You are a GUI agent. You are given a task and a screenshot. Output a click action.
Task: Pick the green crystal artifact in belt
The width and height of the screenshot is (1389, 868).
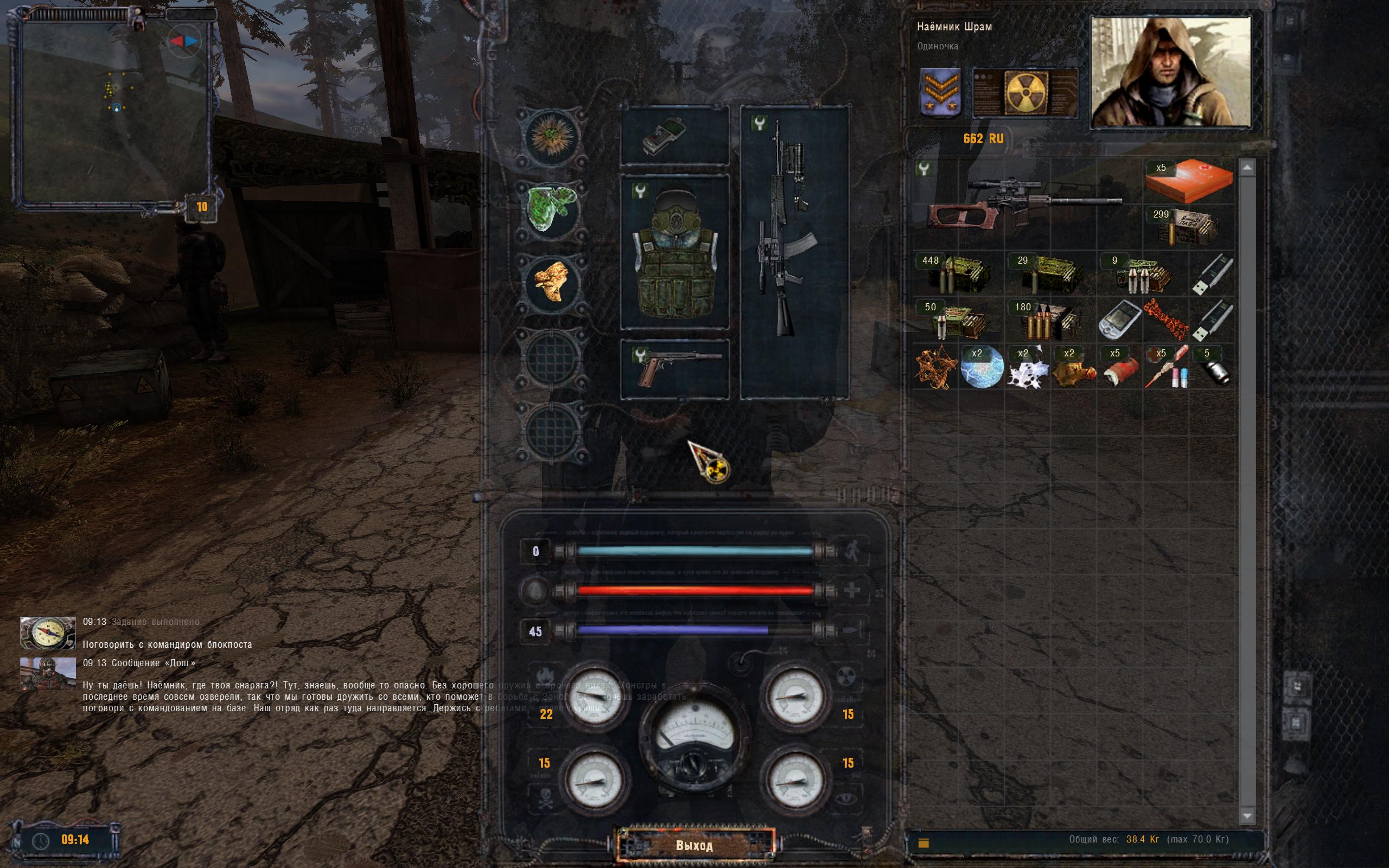click(552, 208)
